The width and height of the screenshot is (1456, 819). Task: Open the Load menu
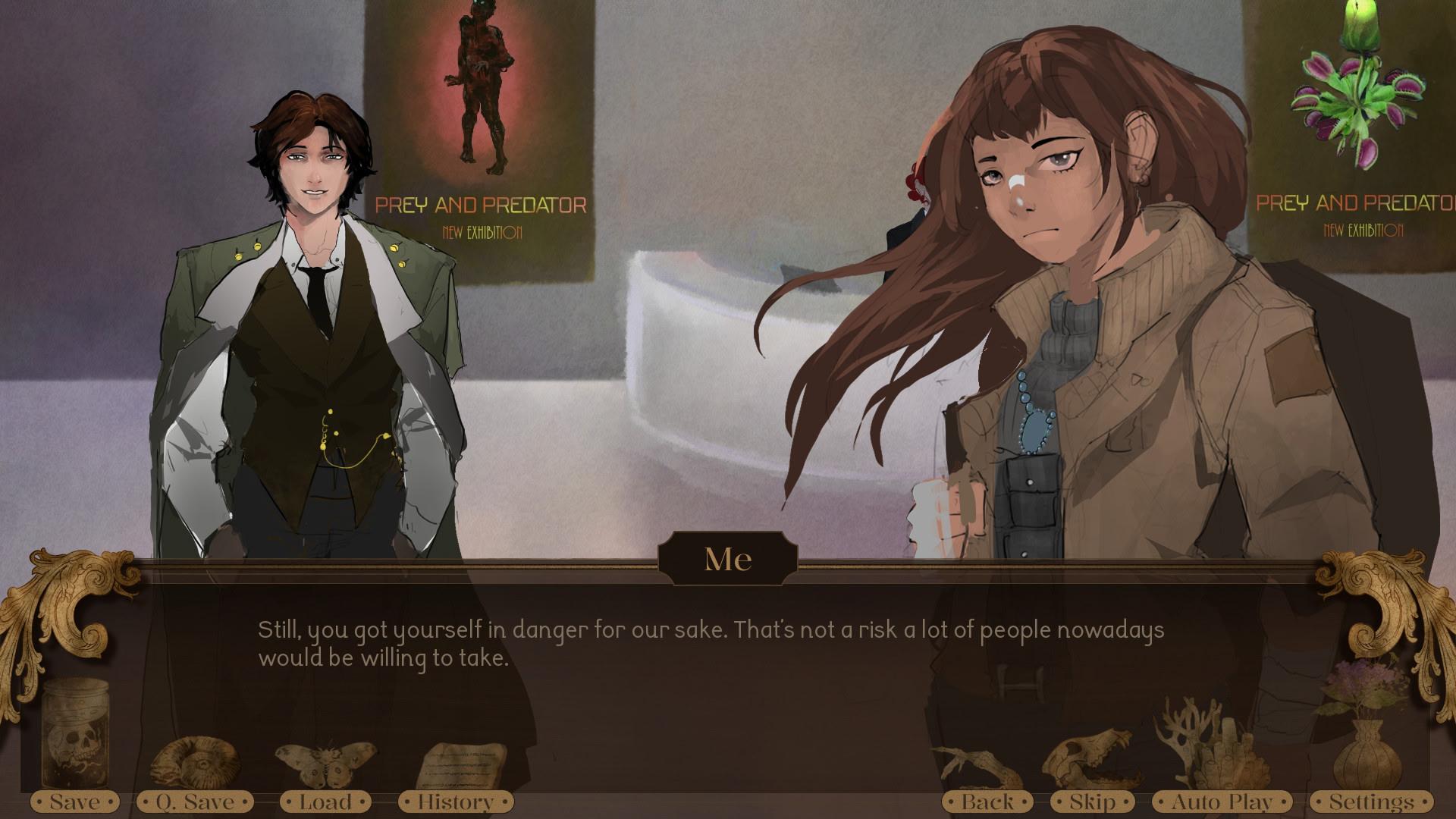coord(325,802)
